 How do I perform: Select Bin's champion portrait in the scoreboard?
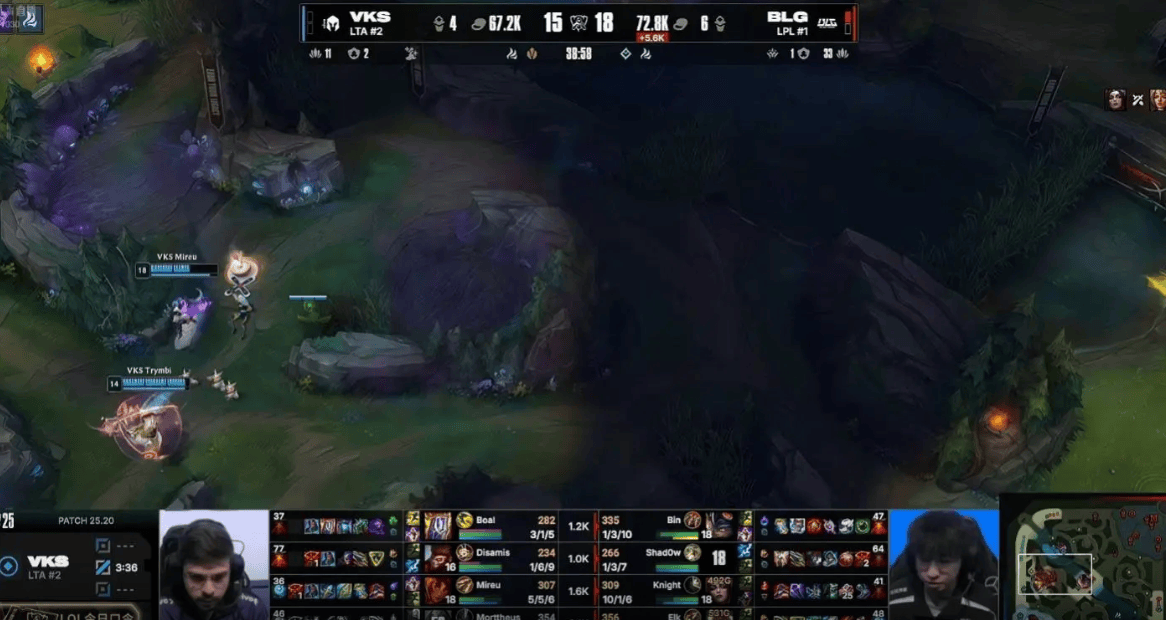point(721,526)
